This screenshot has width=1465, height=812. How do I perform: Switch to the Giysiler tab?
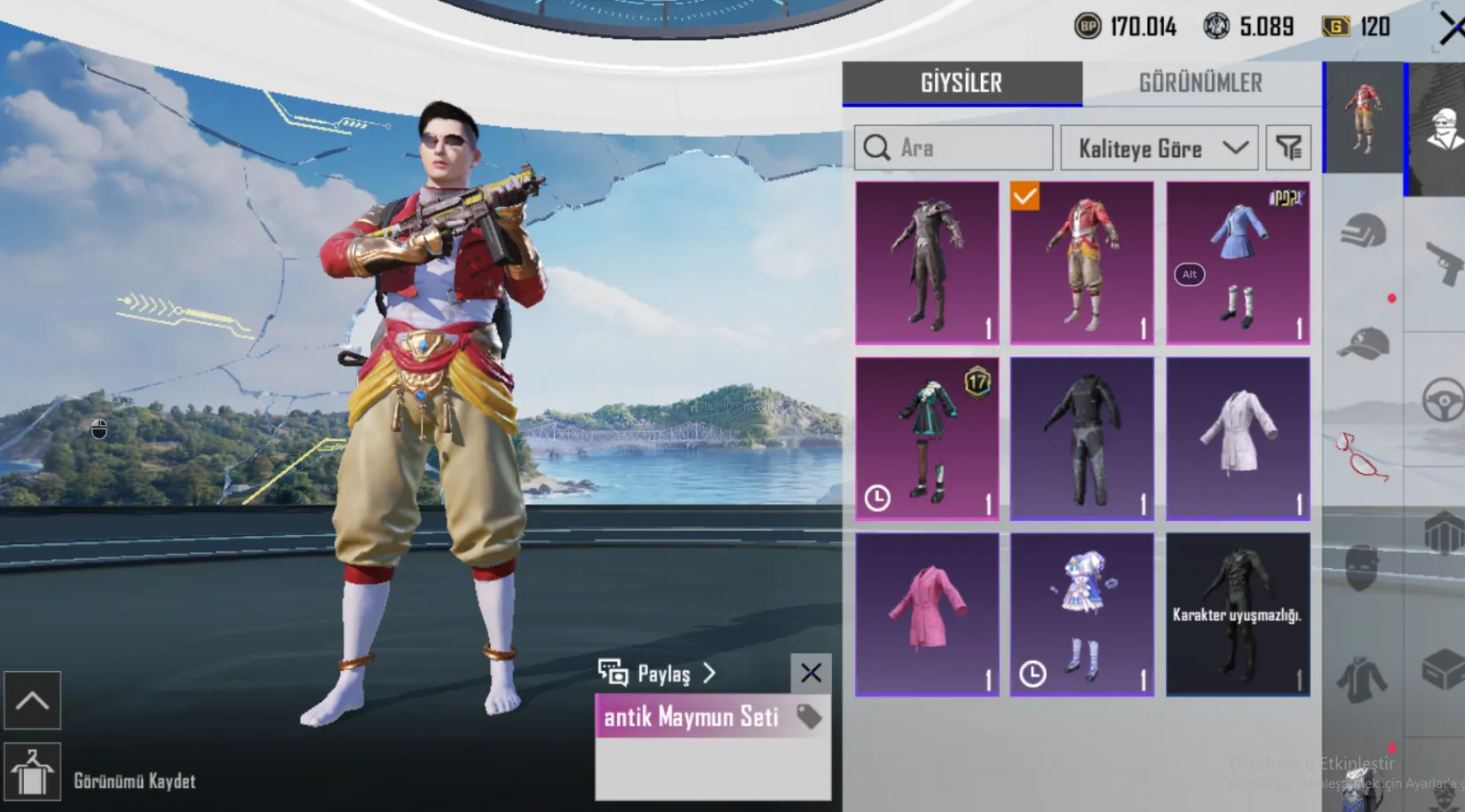tap(962, 83)
